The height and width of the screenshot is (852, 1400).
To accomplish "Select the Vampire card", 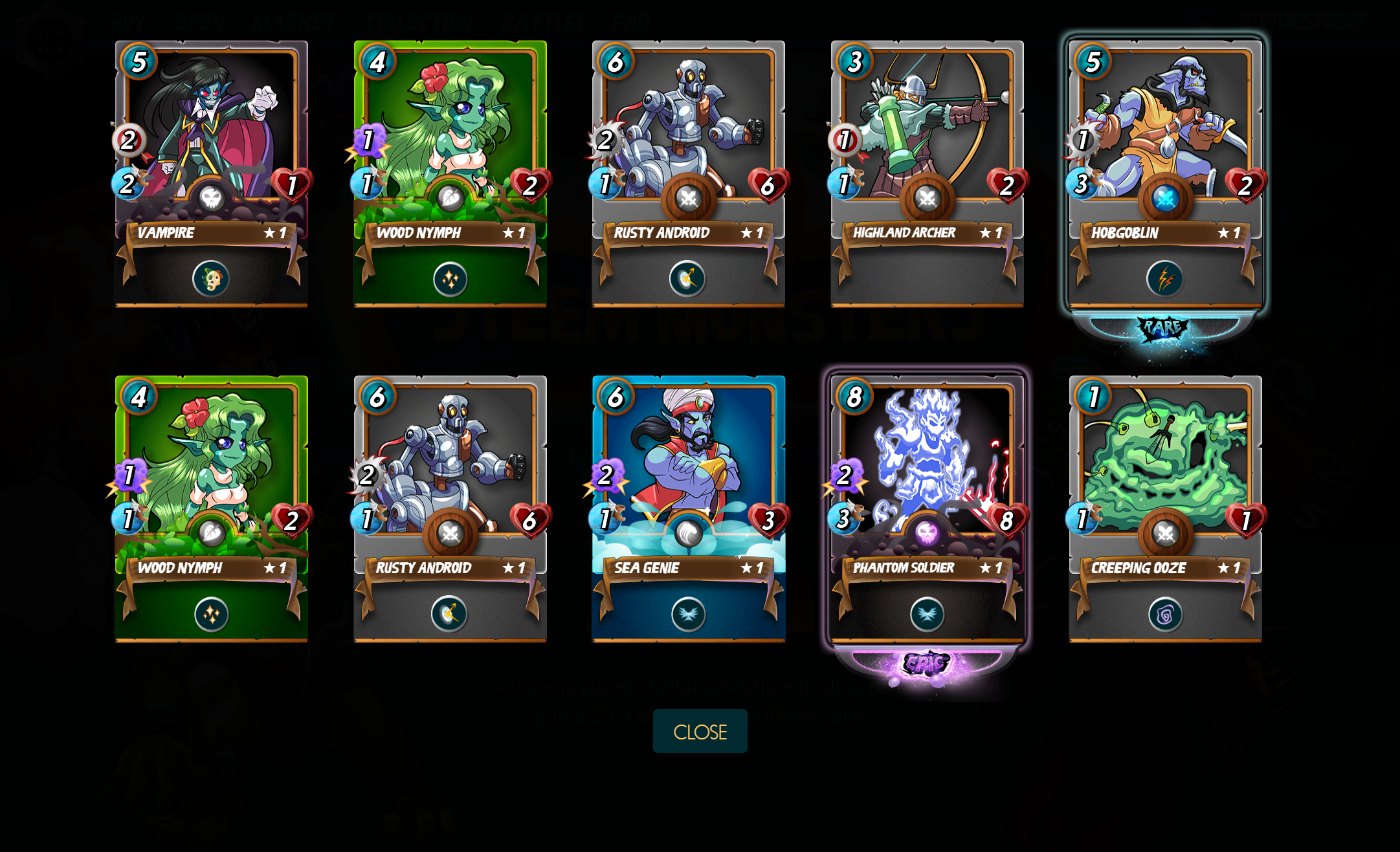I will click(211, 129).
